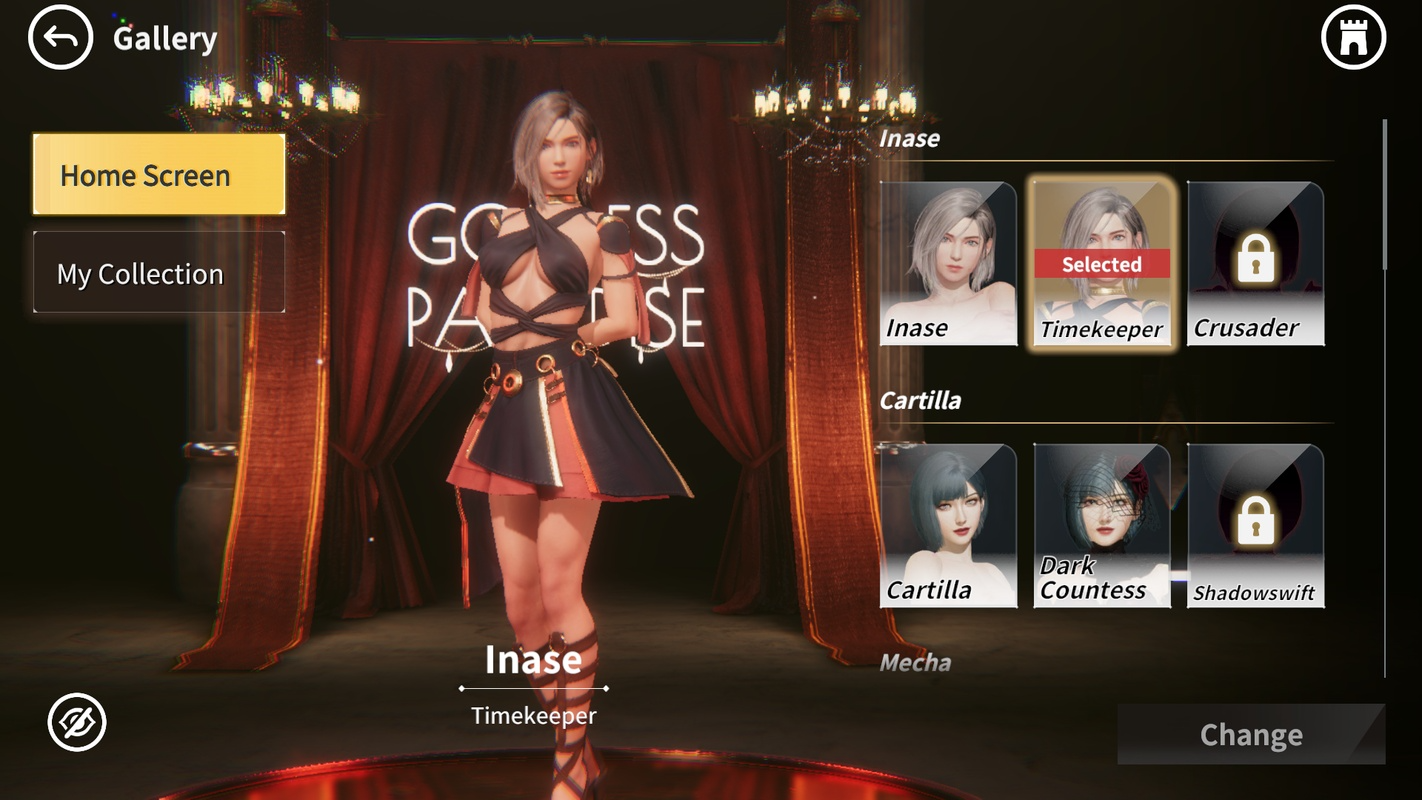The height and width of the screenshot is (800, 1422).
Task: Click the right arrow beside the Inase name
Action: click(607, 687)
